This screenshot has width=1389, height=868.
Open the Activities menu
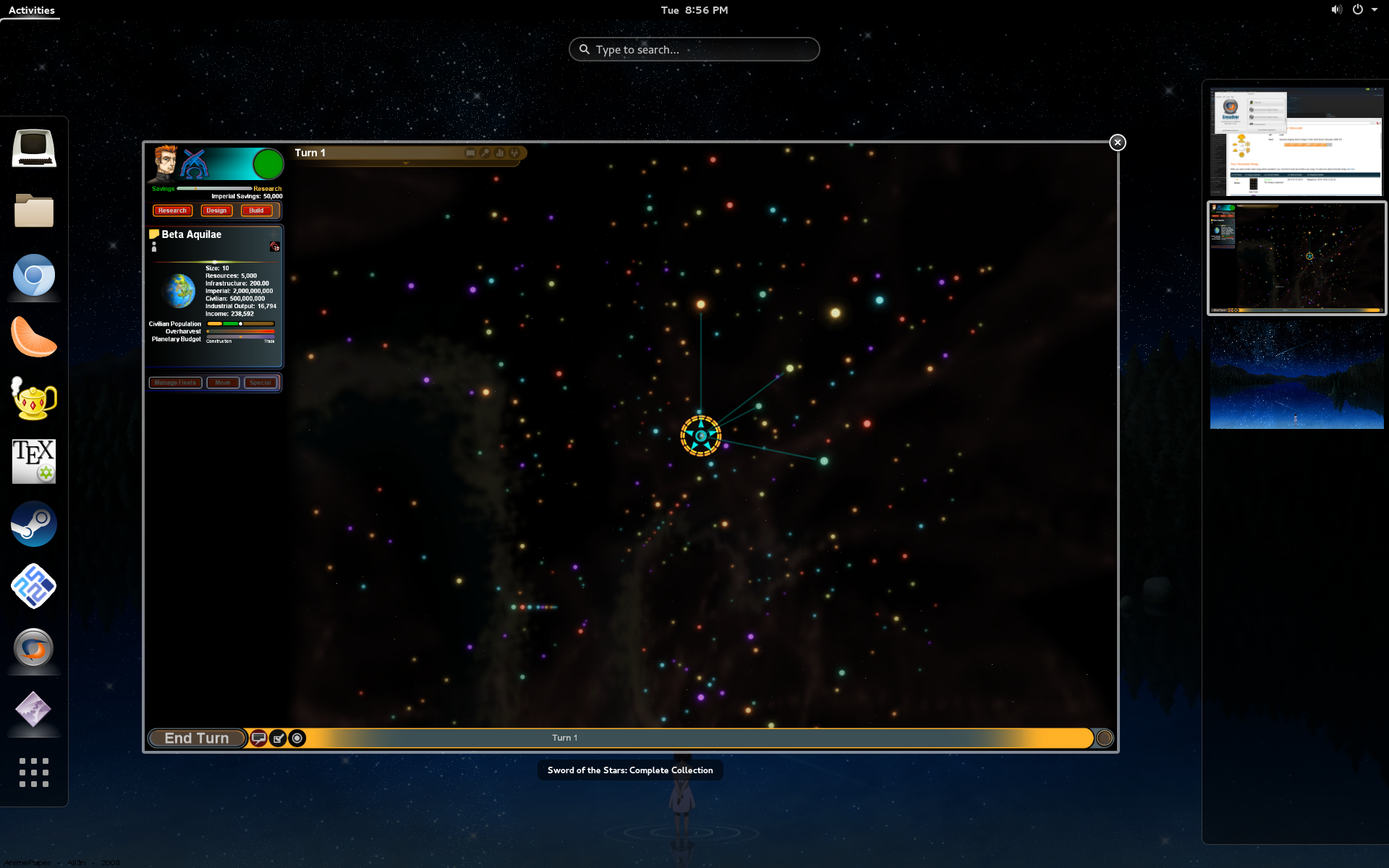coord(30,10)
